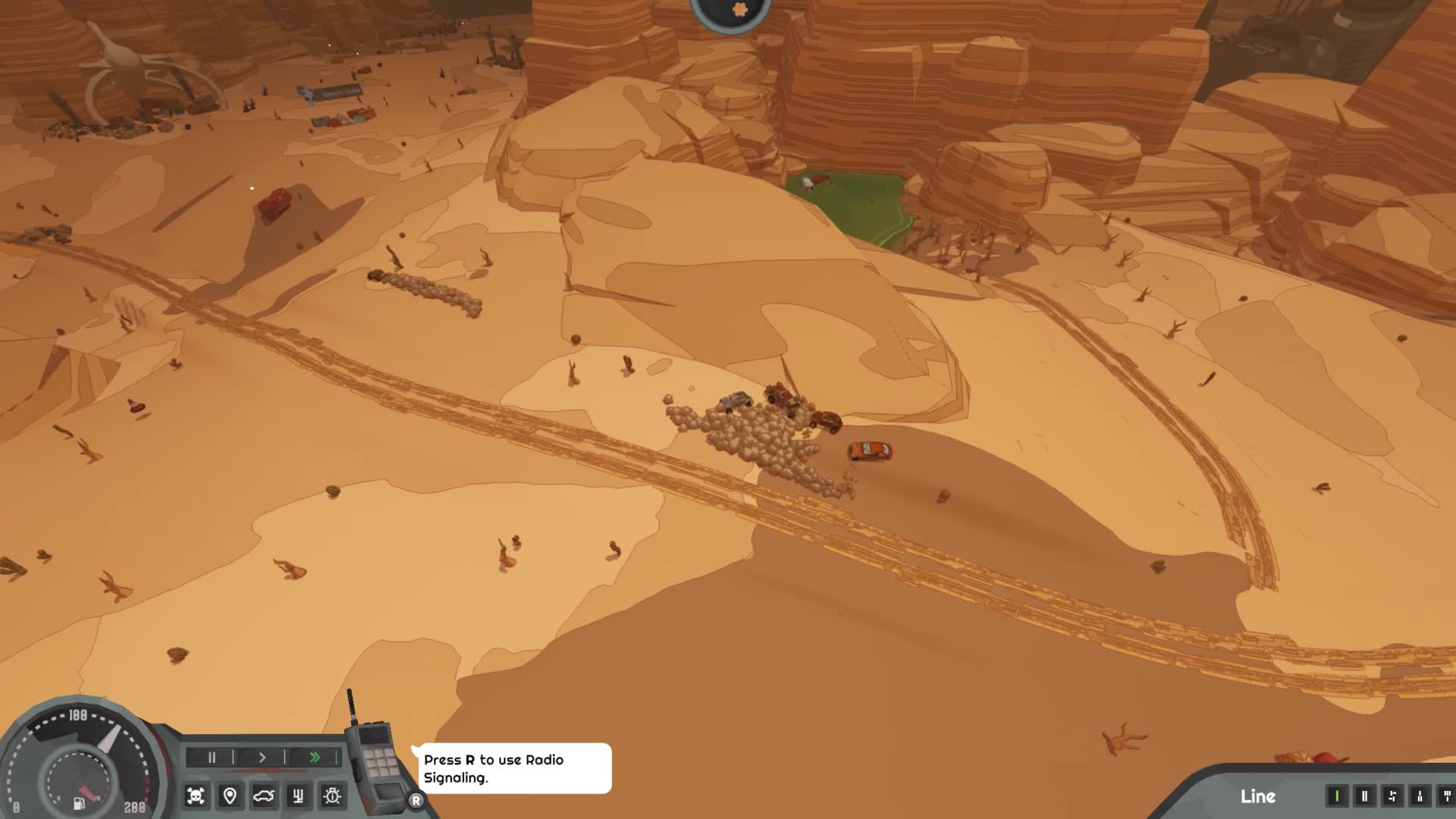Resume normal speed with the play control
The width and height of the screenshot is (1456, 819).
(x=262, y=758)
